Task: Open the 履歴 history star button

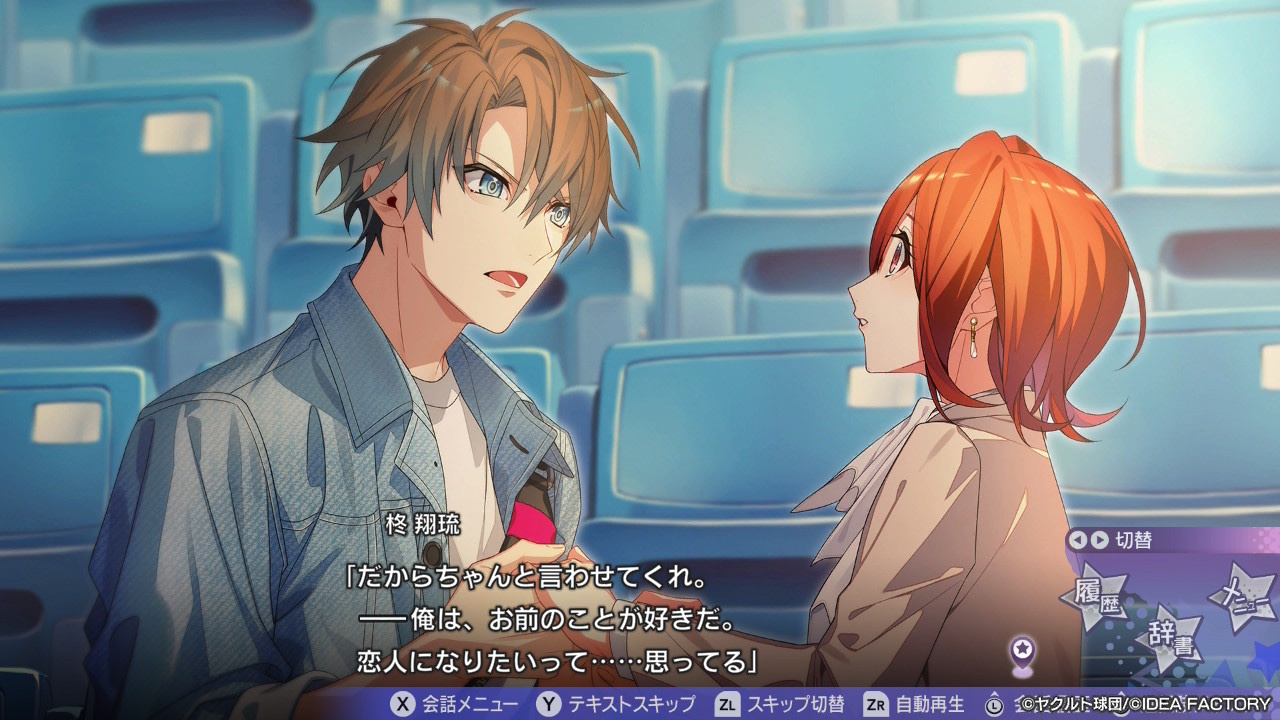Action: pos(1099,598)
